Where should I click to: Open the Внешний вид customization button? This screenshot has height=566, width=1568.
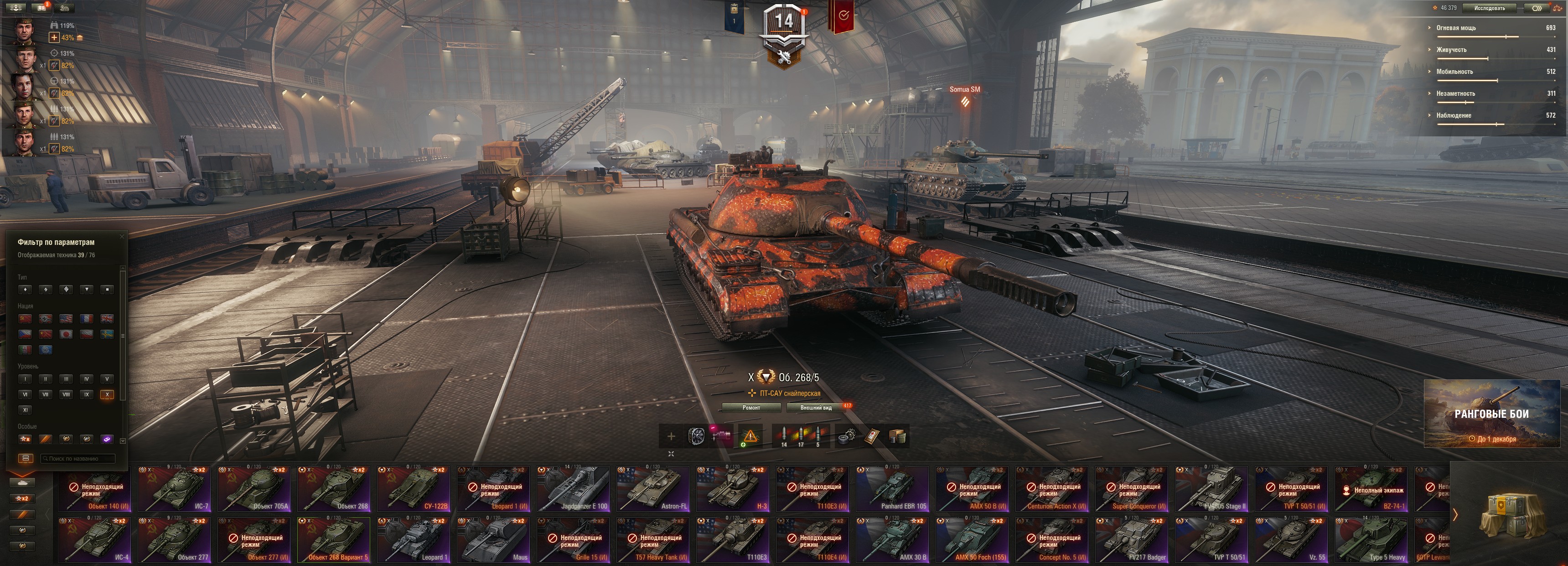point(816,408)
